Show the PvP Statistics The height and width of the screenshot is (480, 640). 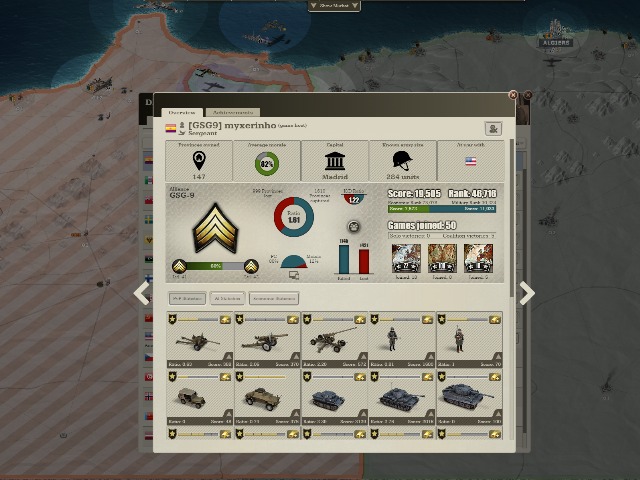(x=187, y=298)
